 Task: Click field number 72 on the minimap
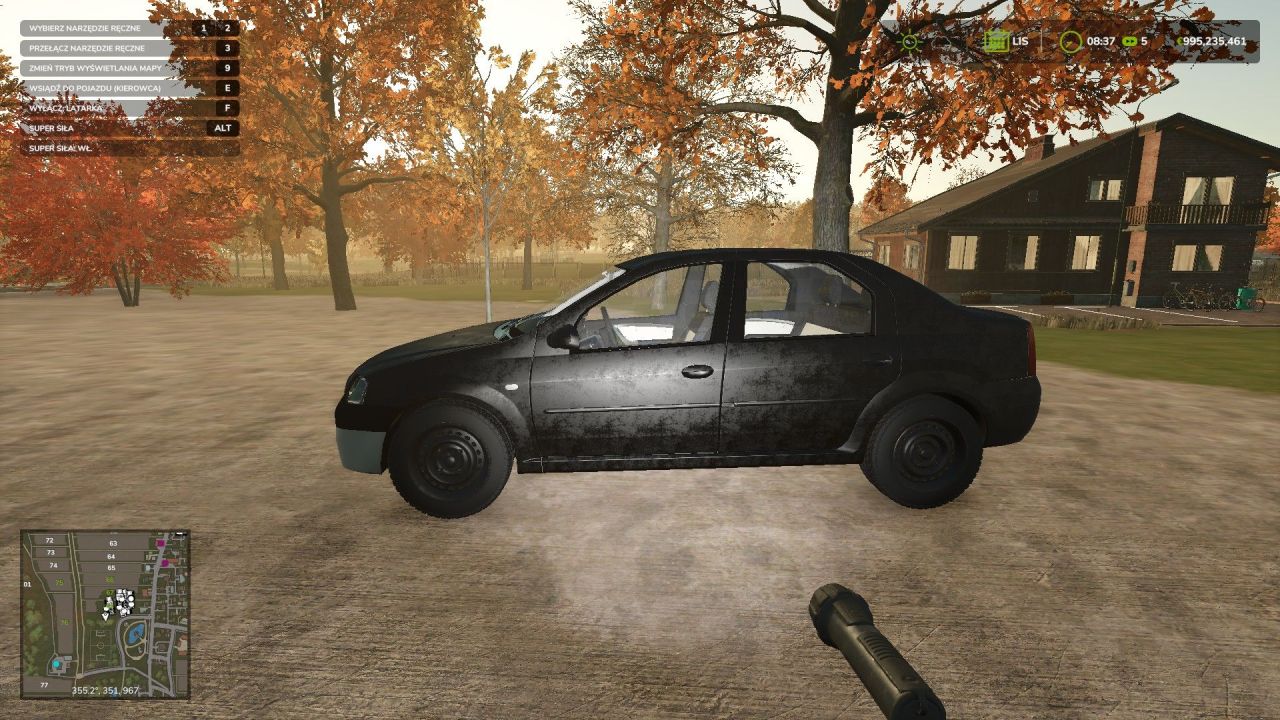(x=50, y=540)
